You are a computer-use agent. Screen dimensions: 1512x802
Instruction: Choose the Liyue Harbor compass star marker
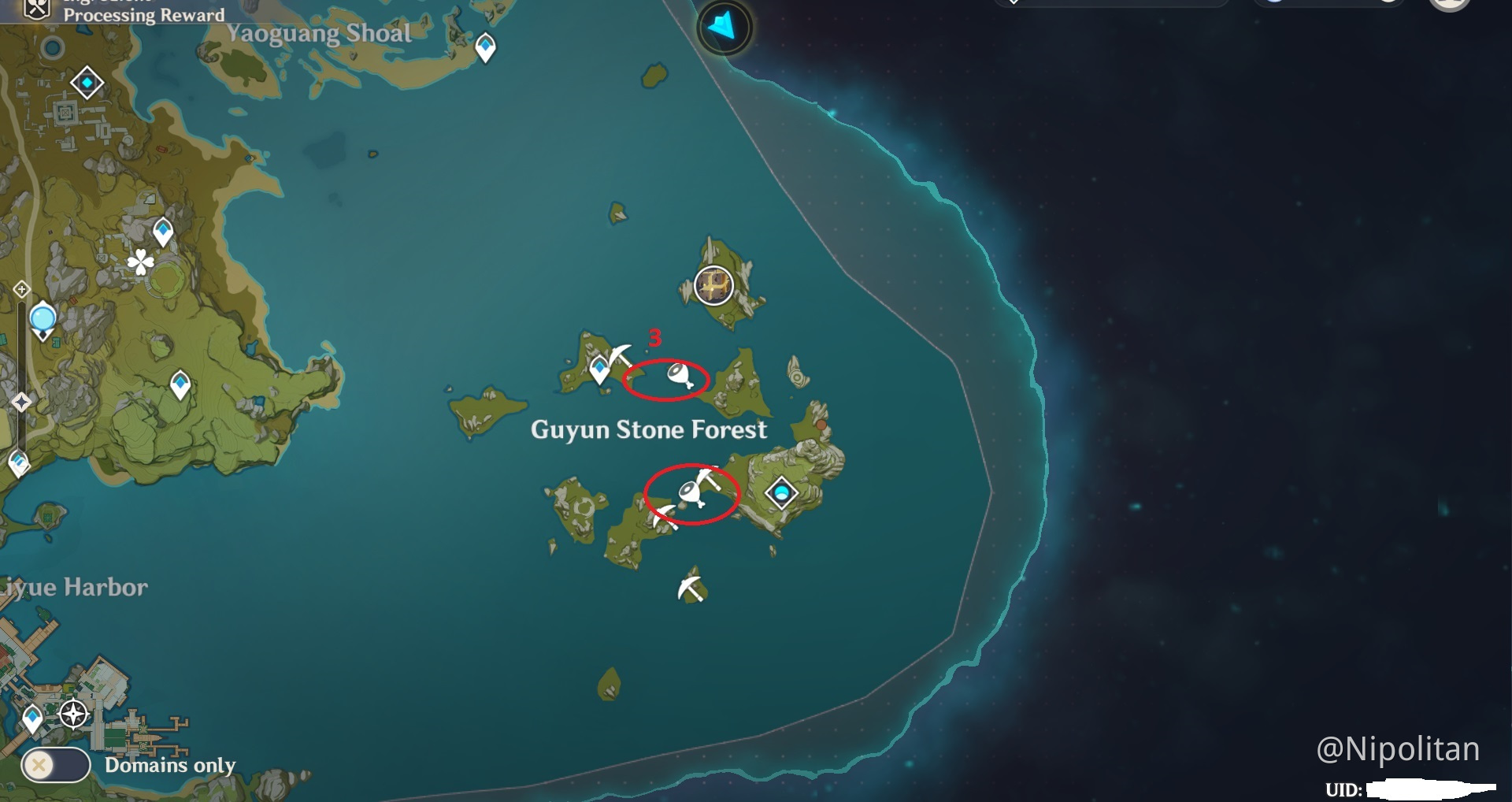click(74, 715)
